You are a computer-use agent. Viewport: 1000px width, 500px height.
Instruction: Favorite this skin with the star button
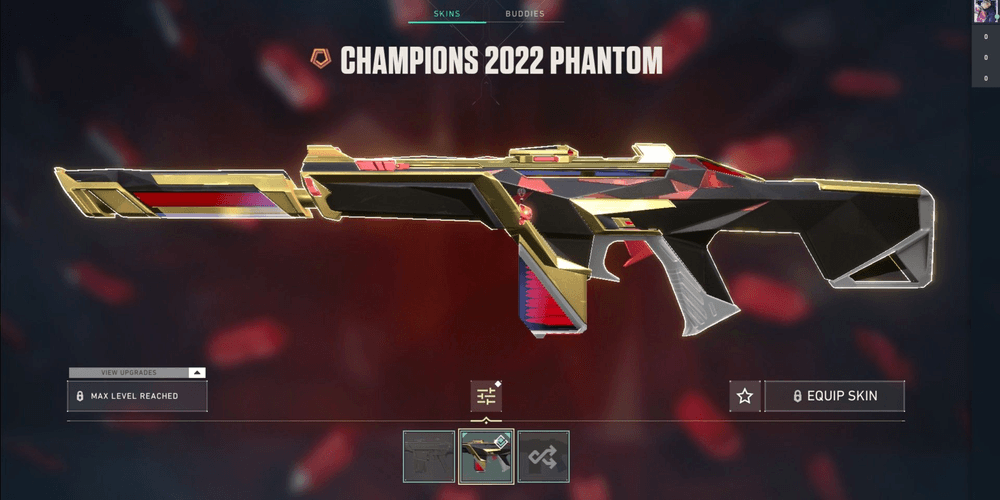coord(744,396)
